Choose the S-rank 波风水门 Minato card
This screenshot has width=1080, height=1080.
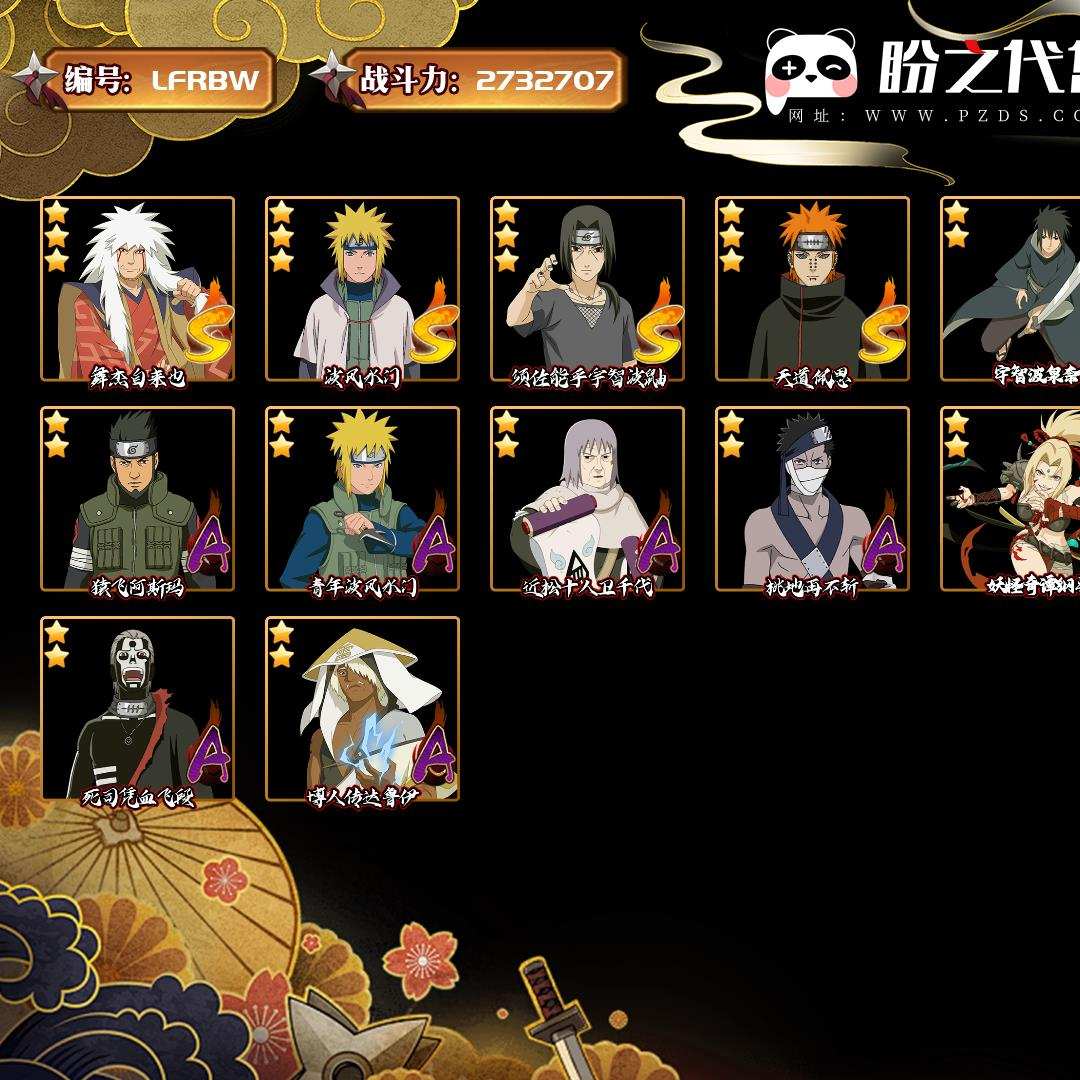362,289
